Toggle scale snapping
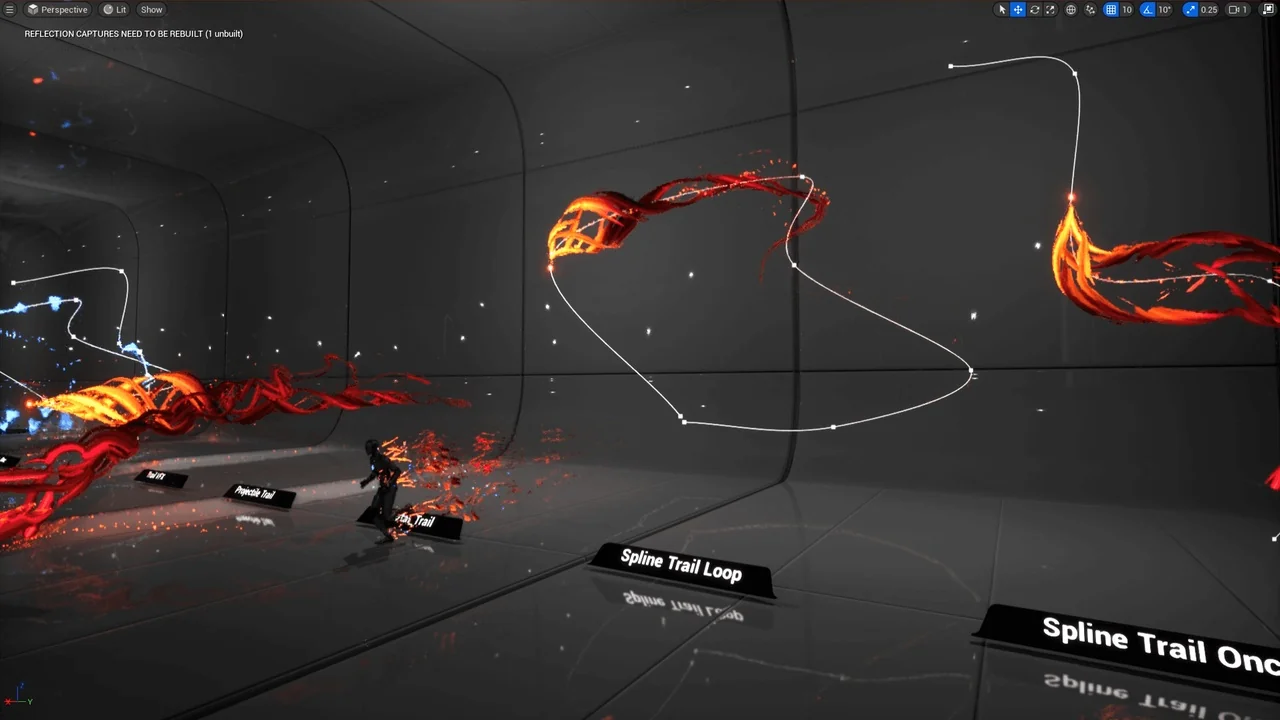 [x=1190, y=9]
